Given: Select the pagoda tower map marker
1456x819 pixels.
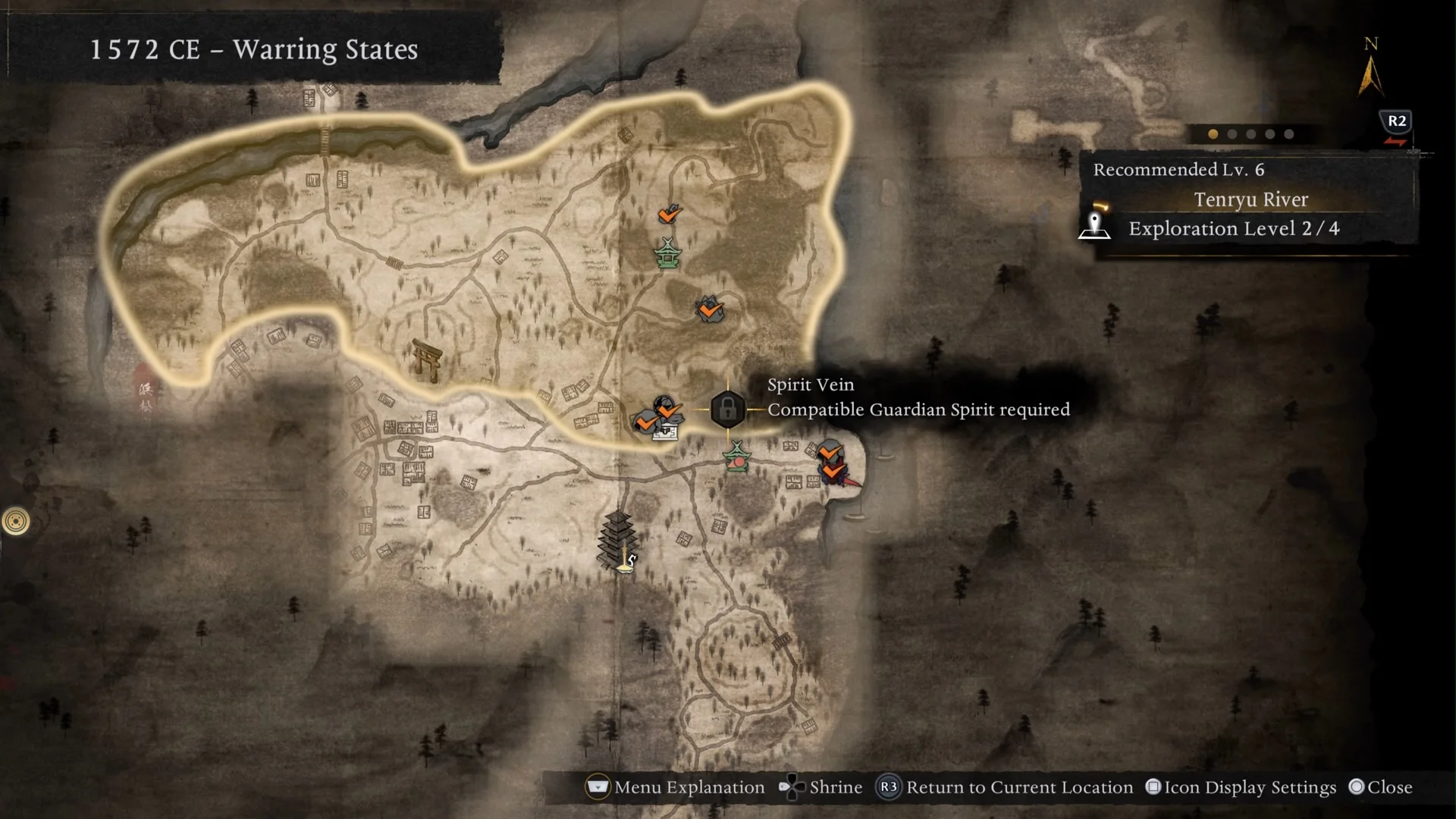Looking at the screenshot, I should click(617, 538).
